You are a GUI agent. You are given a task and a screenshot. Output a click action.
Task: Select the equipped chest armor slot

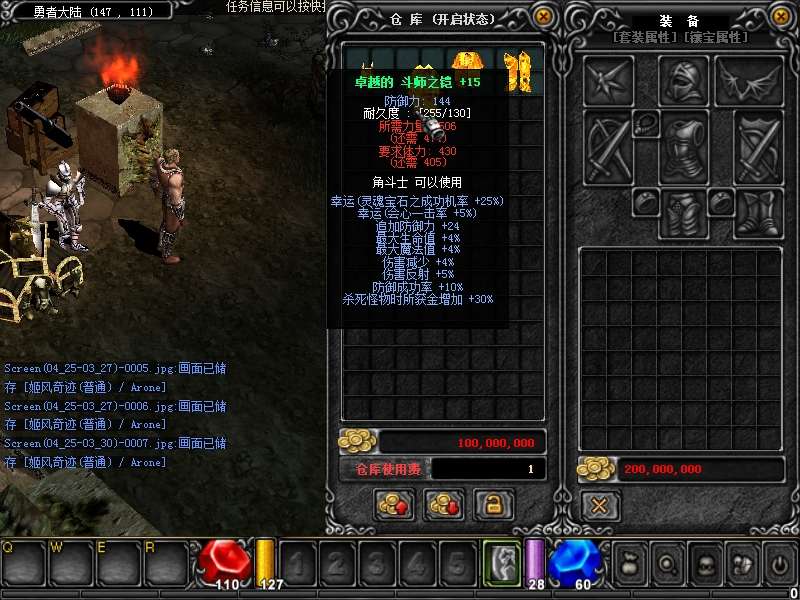[x=684, y=150]
